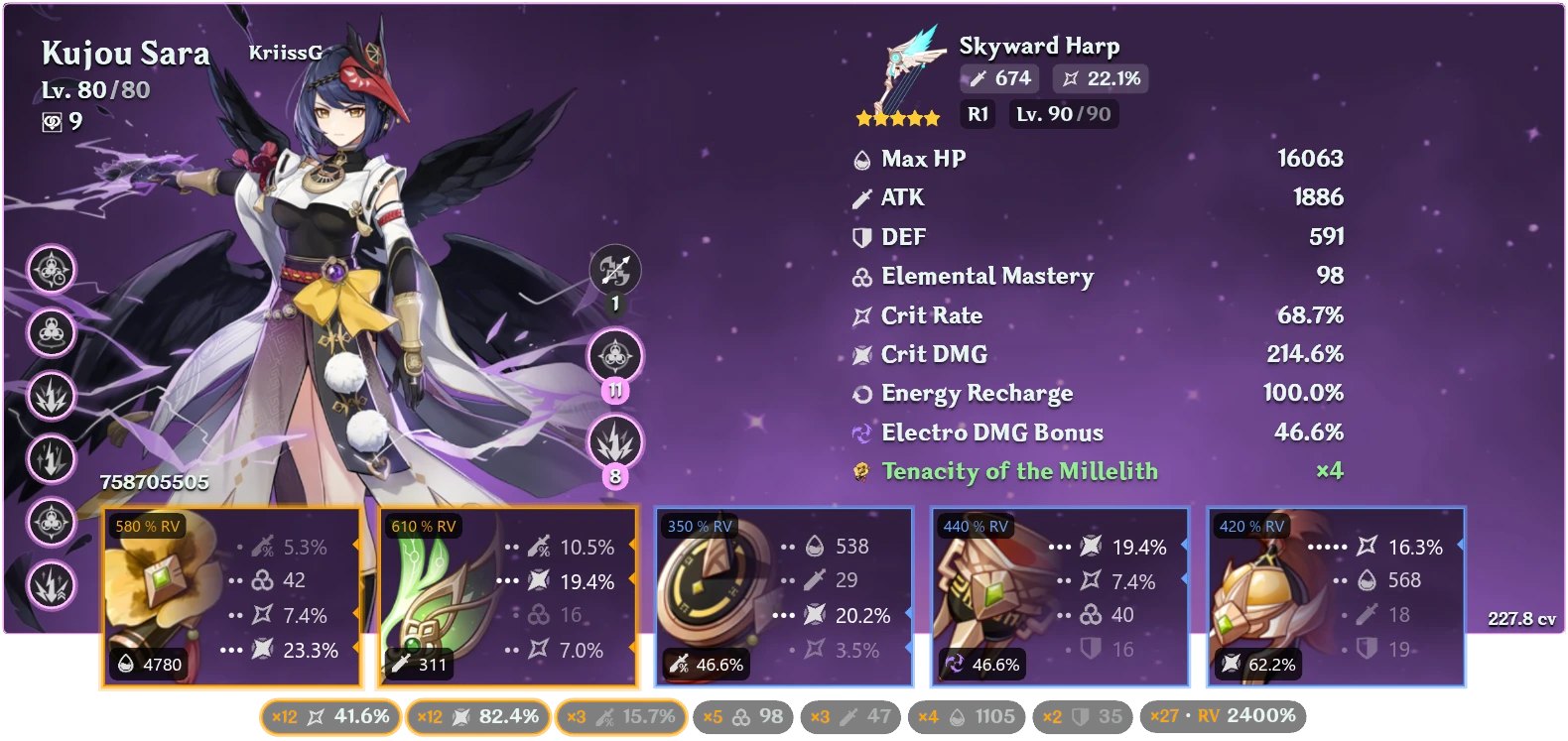Click the bottommost constellation icon on the left
This screenshot has height=741, width=1568.
[x=52, y=586]
